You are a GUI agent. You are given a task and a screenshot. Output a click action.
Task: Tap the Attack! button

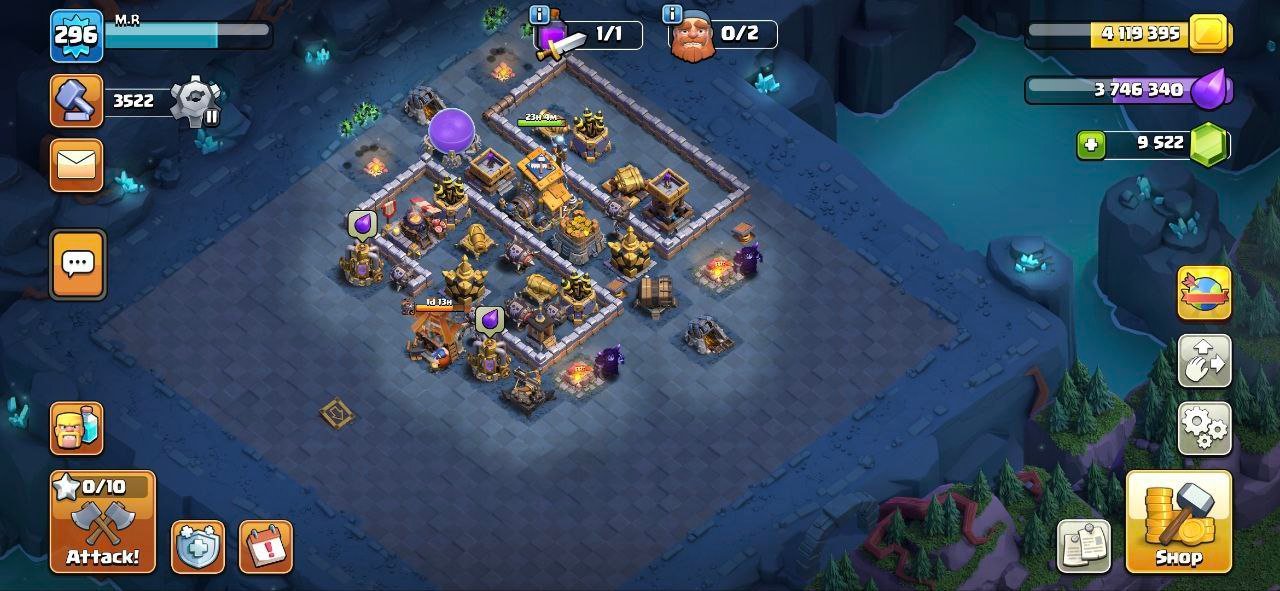(103, 521)
